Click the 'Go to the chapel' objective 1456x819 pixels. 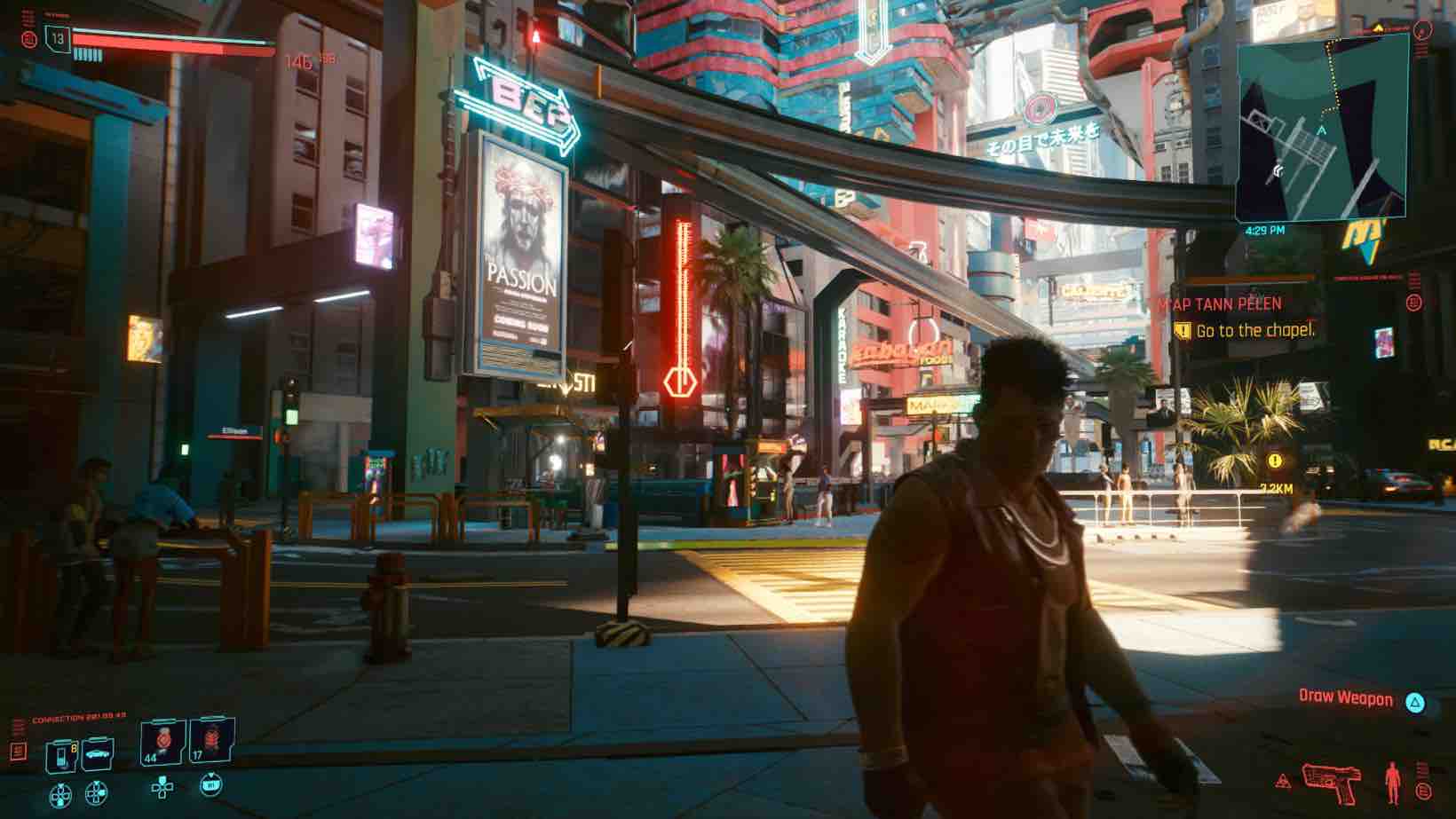point(1254,331)
